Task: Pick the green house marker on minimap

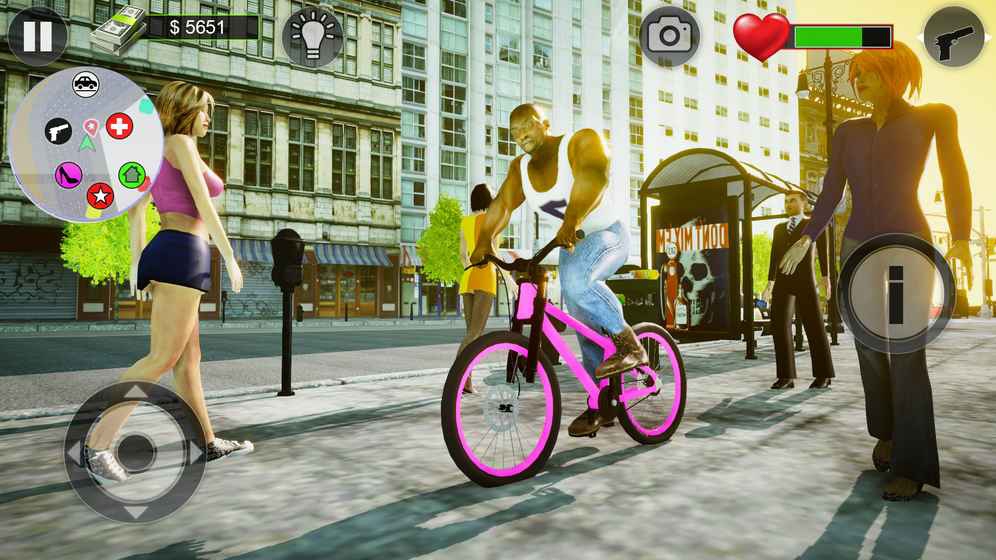Action: pos(131,175)
